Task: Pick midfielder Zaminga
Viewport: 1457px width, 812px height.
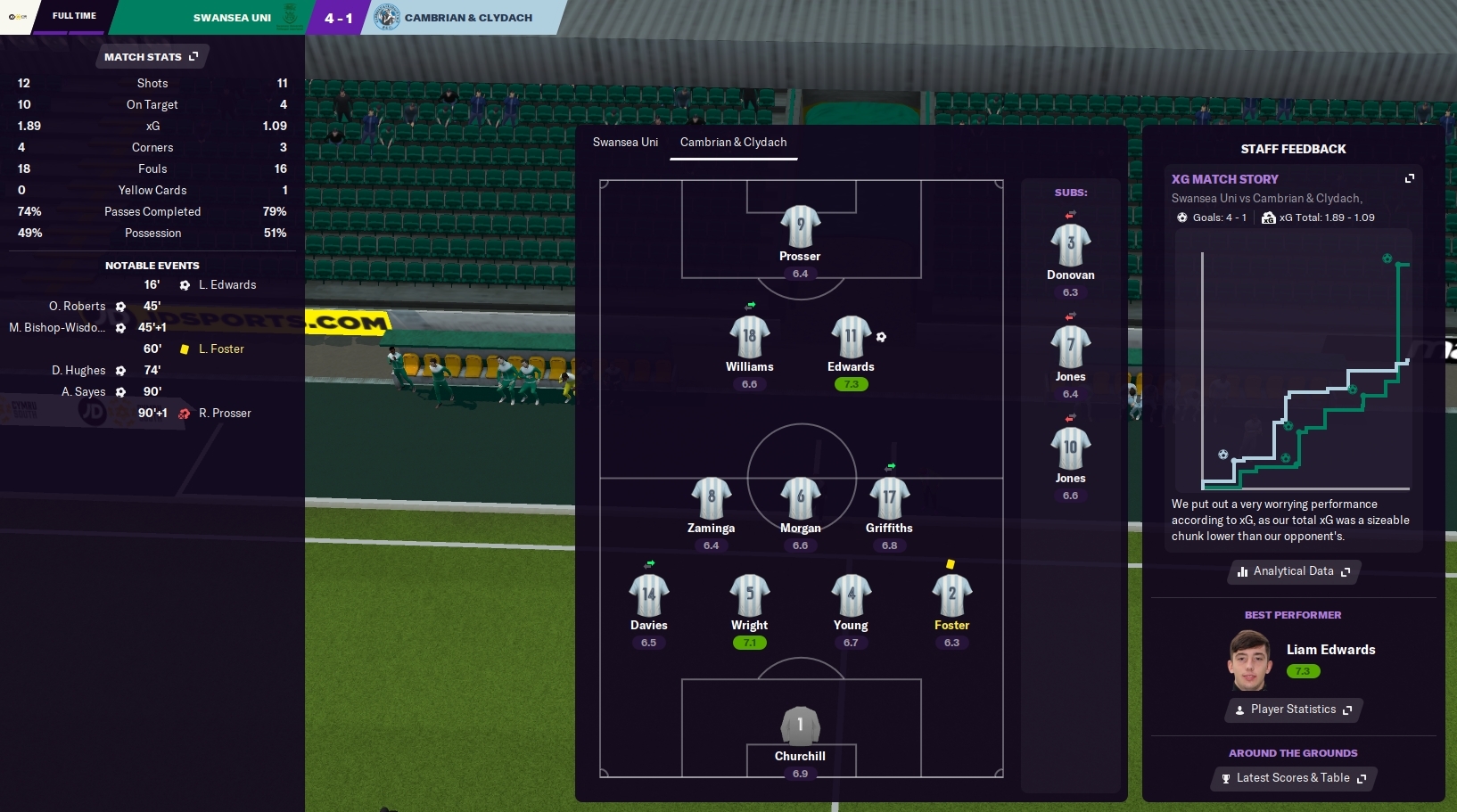Action: 711,498
